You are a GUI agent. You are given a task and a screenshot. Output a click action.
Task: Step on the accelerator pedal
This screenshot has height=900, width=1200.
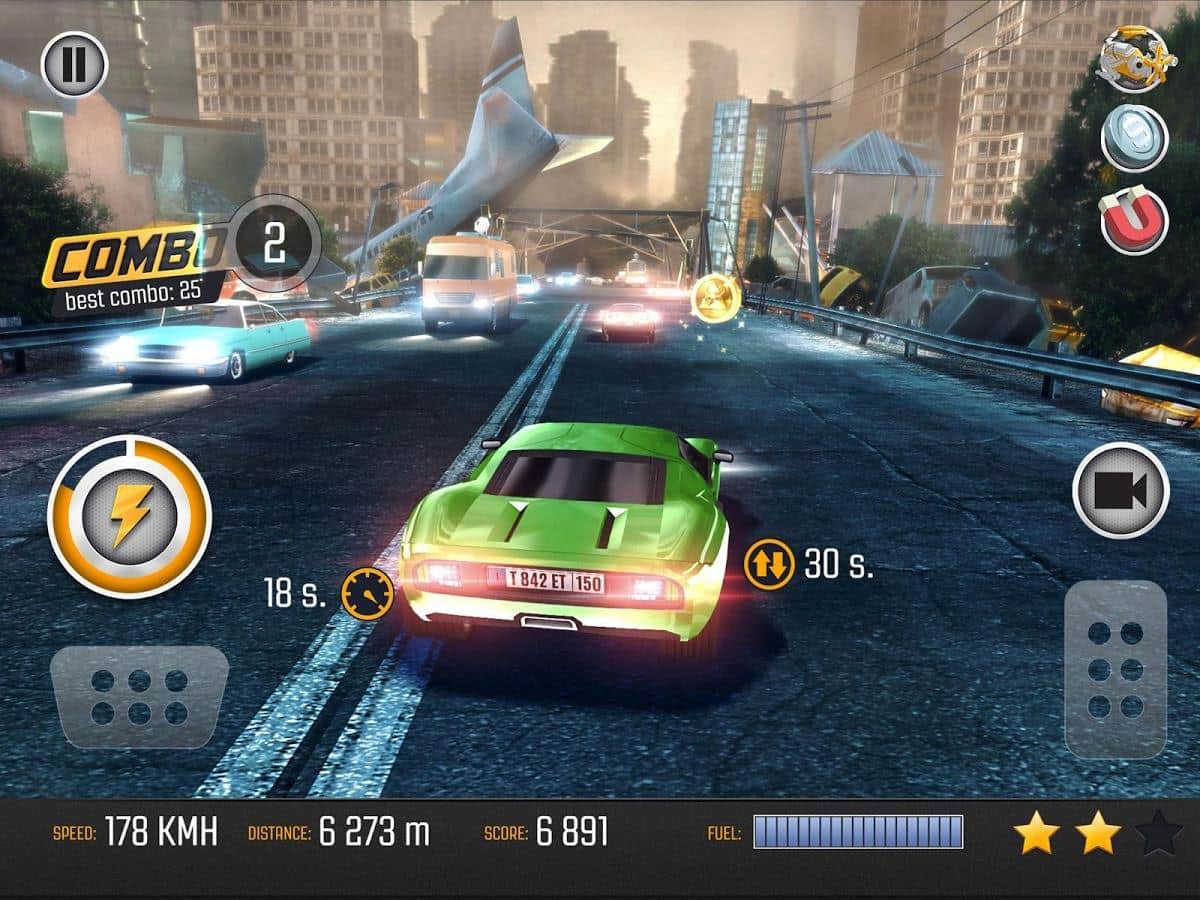tap(1115, 668)
